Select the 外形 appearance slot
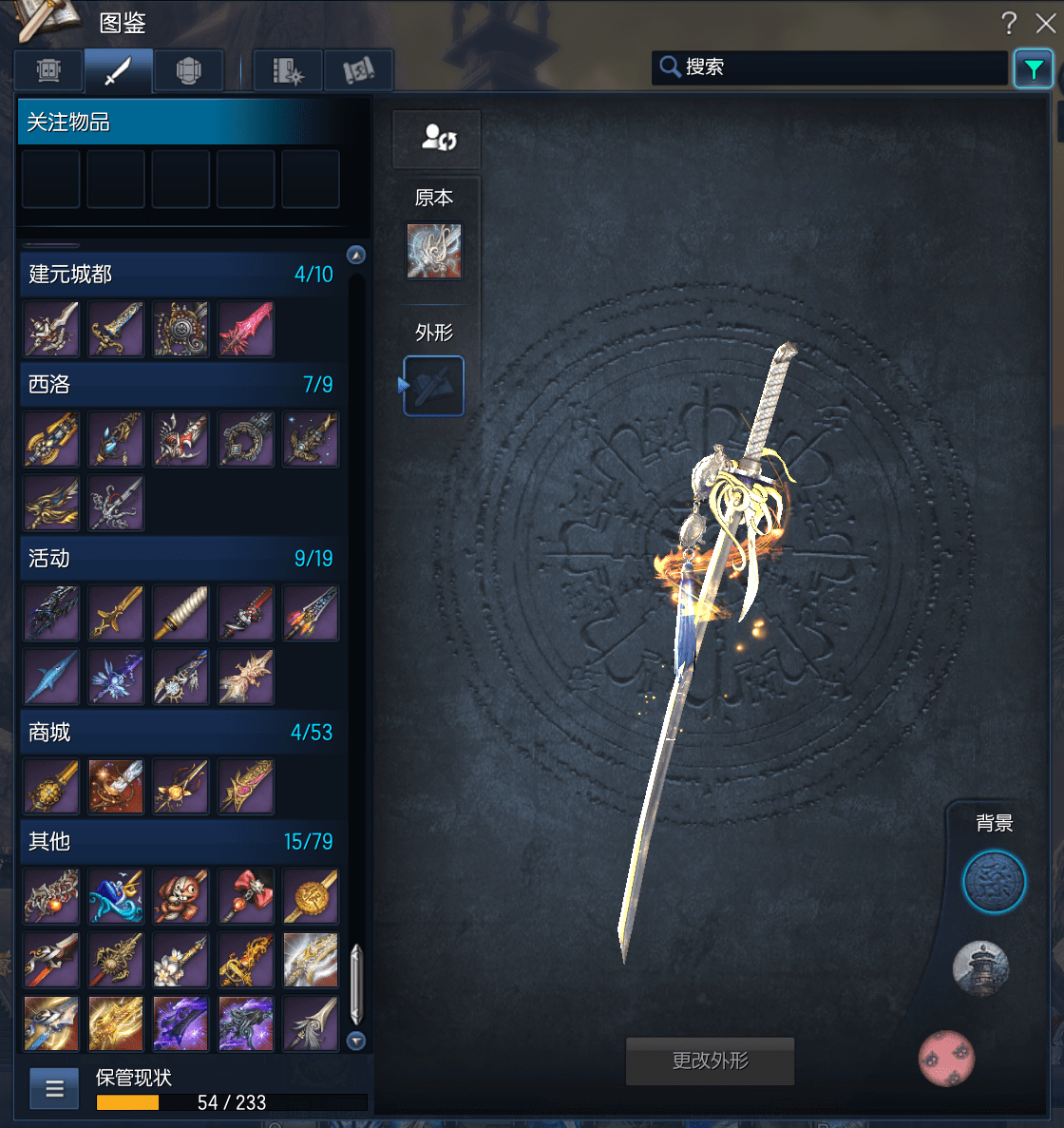 click(434, 386)
